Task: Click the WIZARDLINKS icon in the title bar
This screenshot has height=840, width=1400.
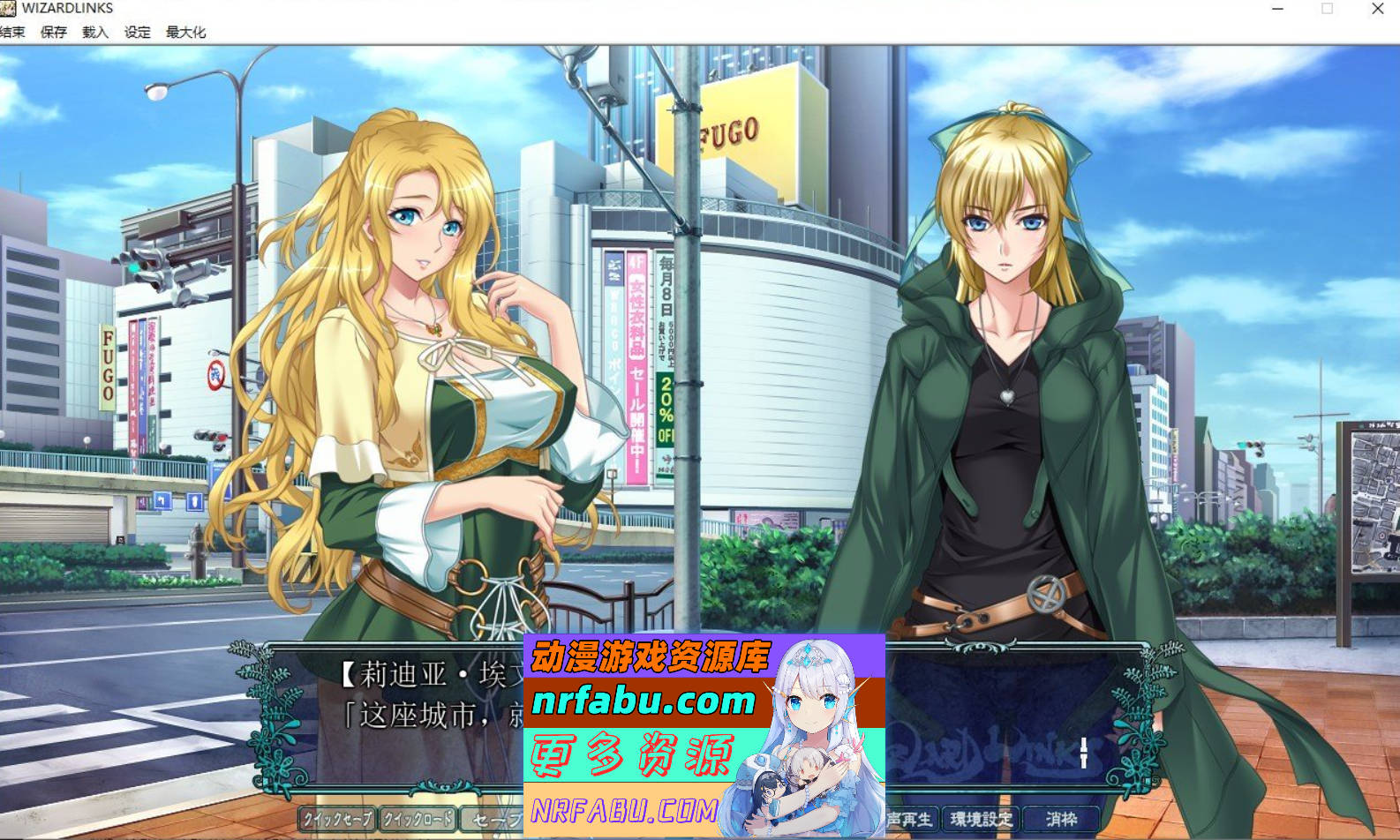Action: click(x=10, y=8)
